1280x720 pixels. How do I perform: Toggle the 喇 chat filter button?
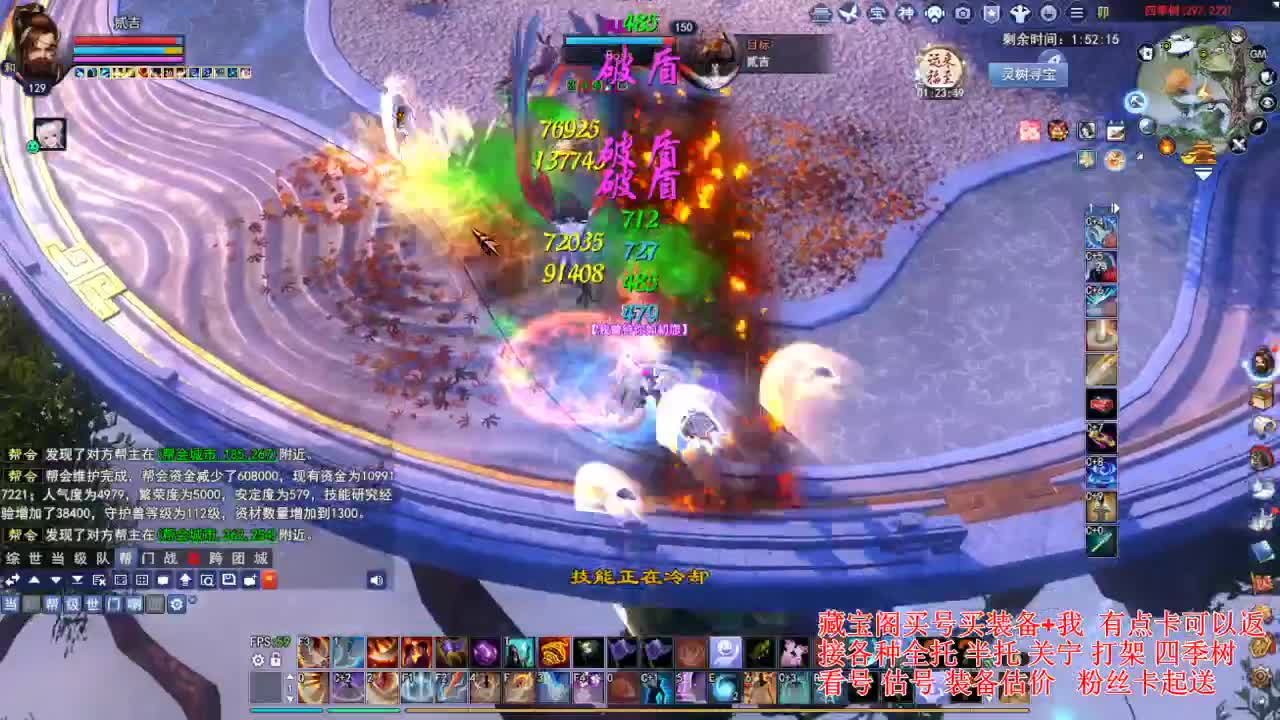pyautogui.click(x=133, y=602)
